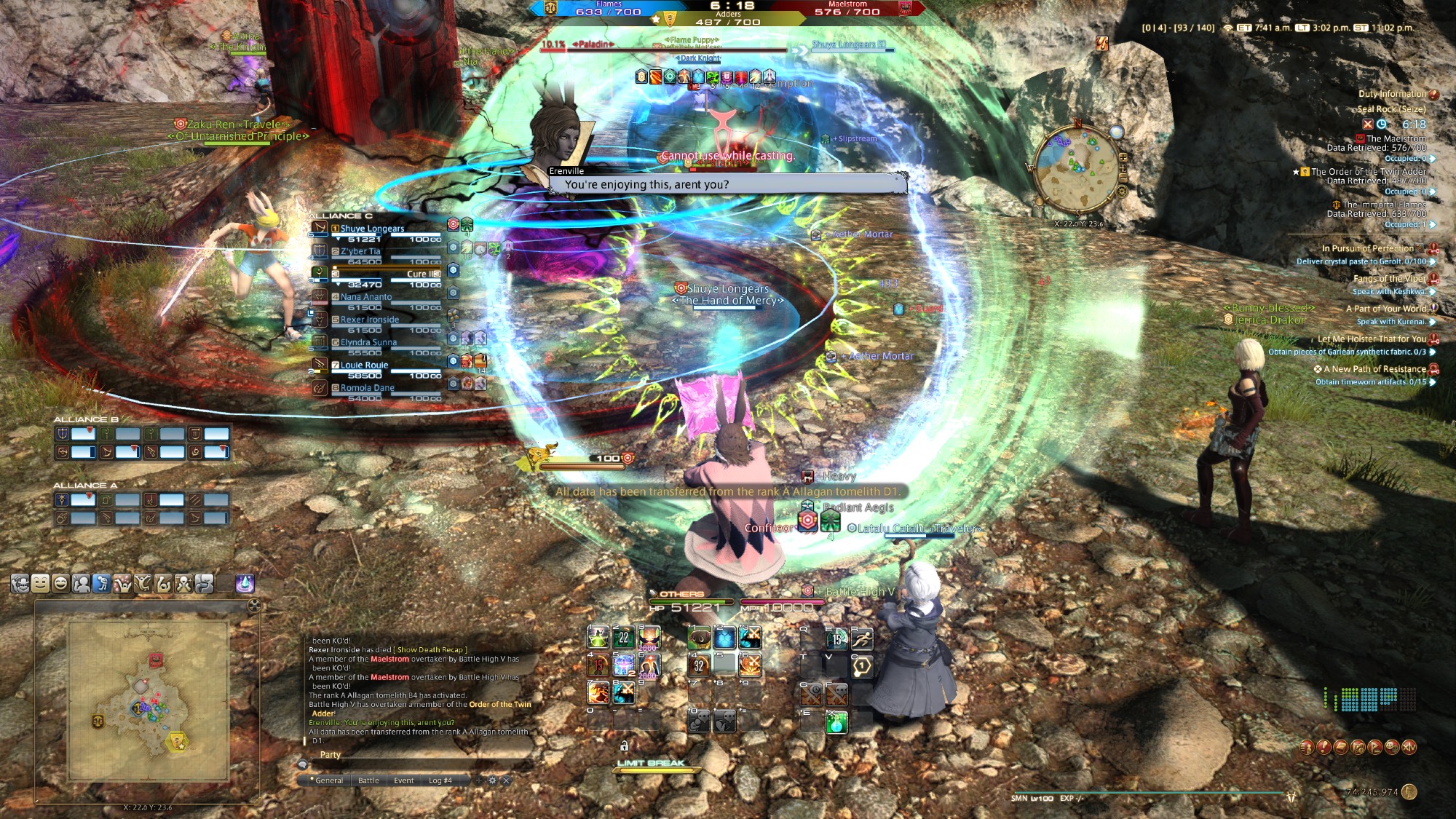Viewport: 1456px width, 819px height.
Task: Use the green potion flask item
Action: (x=836, y=723)
